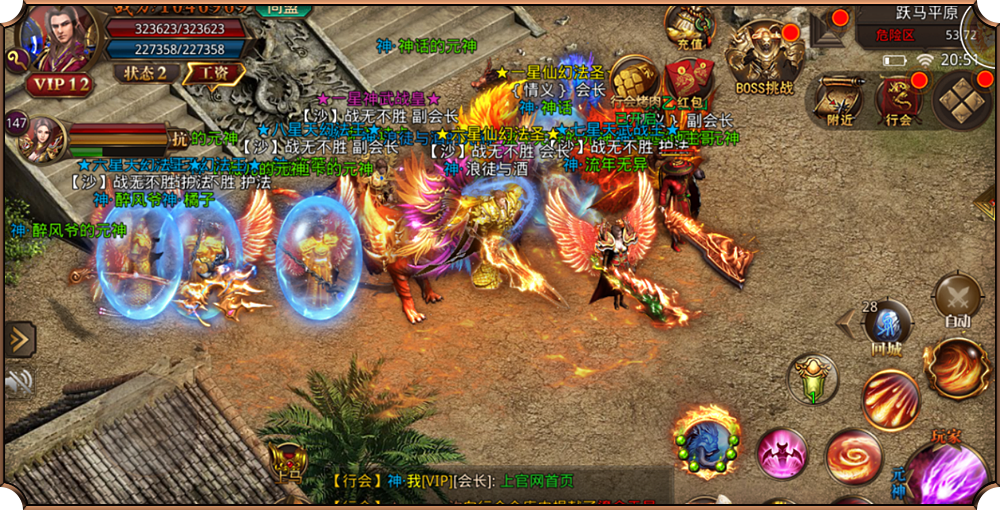Open the four-diamond main menu button
Screen dimensions: 1000x510
coord(962,101)
